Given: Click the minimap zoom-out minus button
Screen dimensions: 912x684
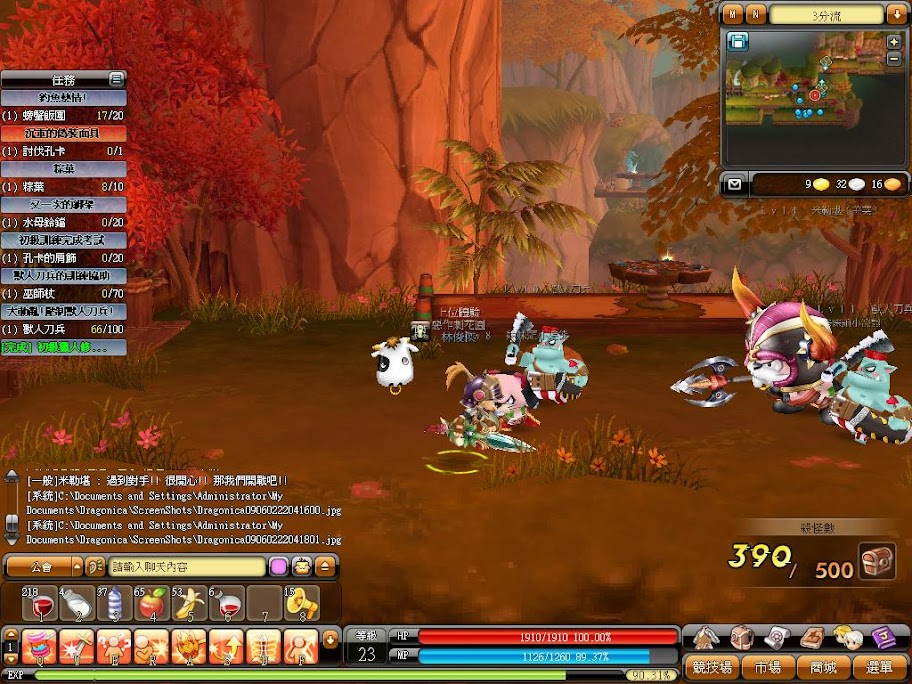Looking at the screenshot, I should 893,59.
